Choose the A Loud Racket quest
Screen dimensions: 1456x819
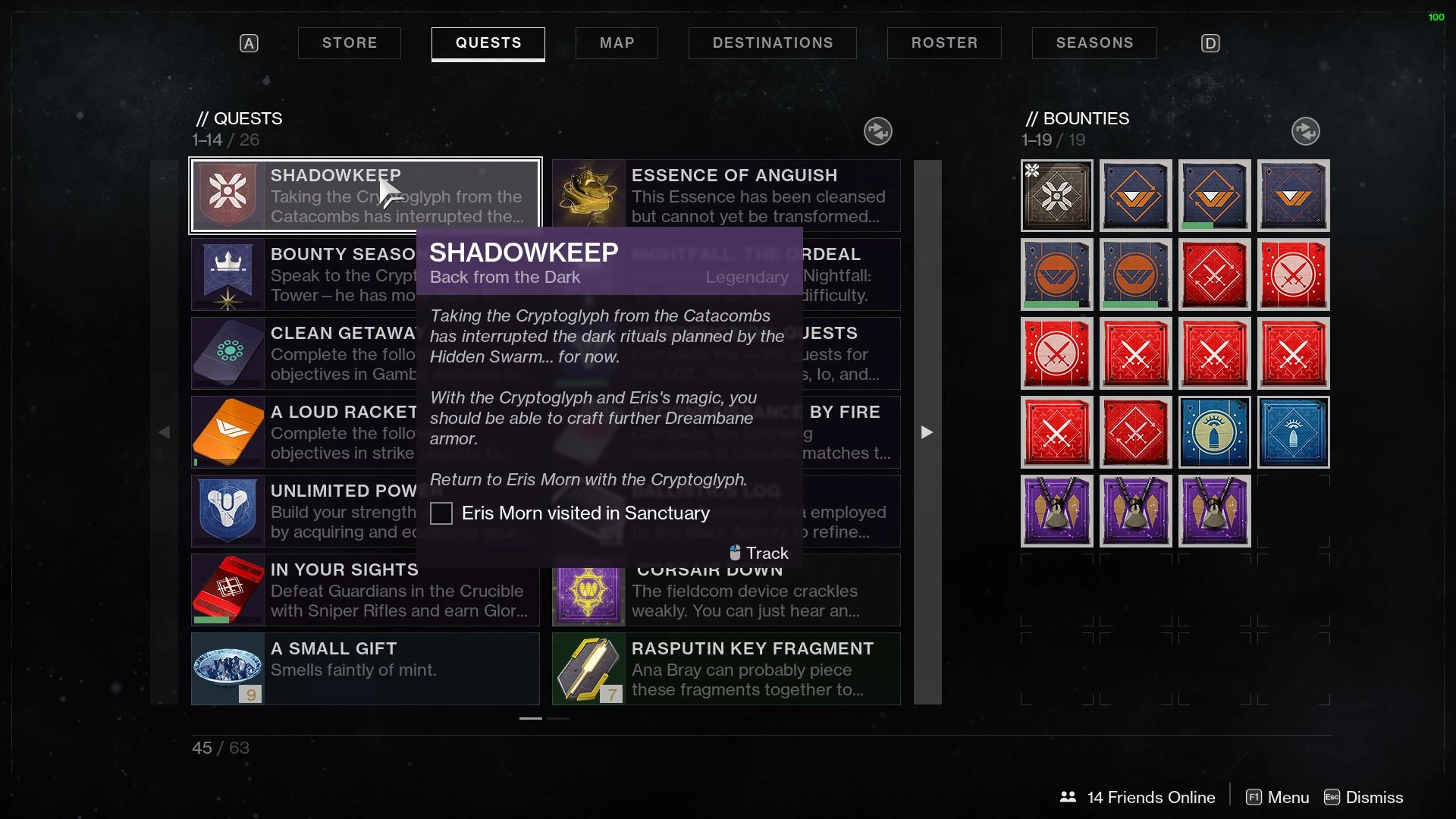303,432
